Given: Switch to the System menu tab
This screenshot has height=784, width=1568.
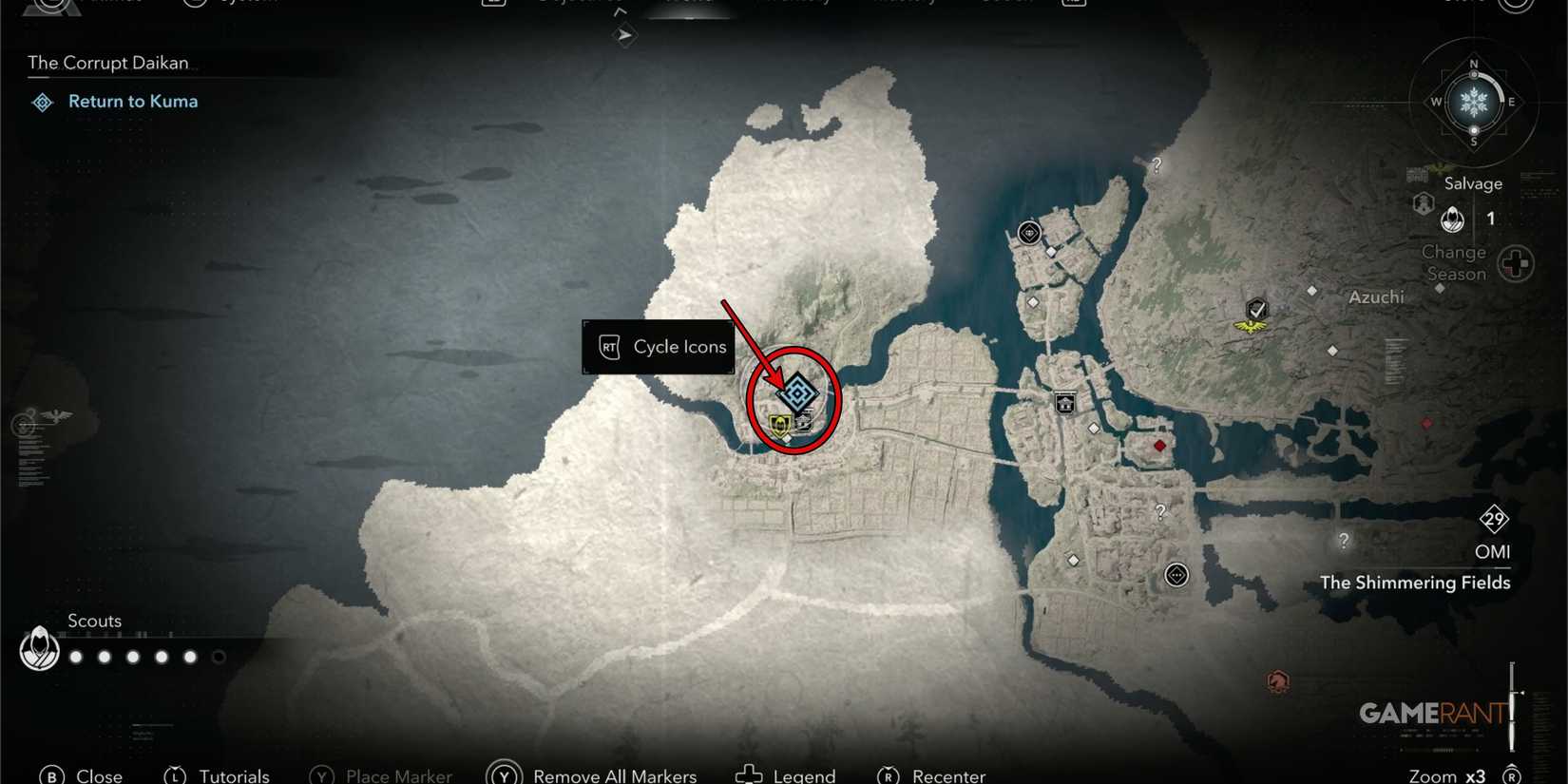Looking at the screenshot, I should (x=228, y=3).
